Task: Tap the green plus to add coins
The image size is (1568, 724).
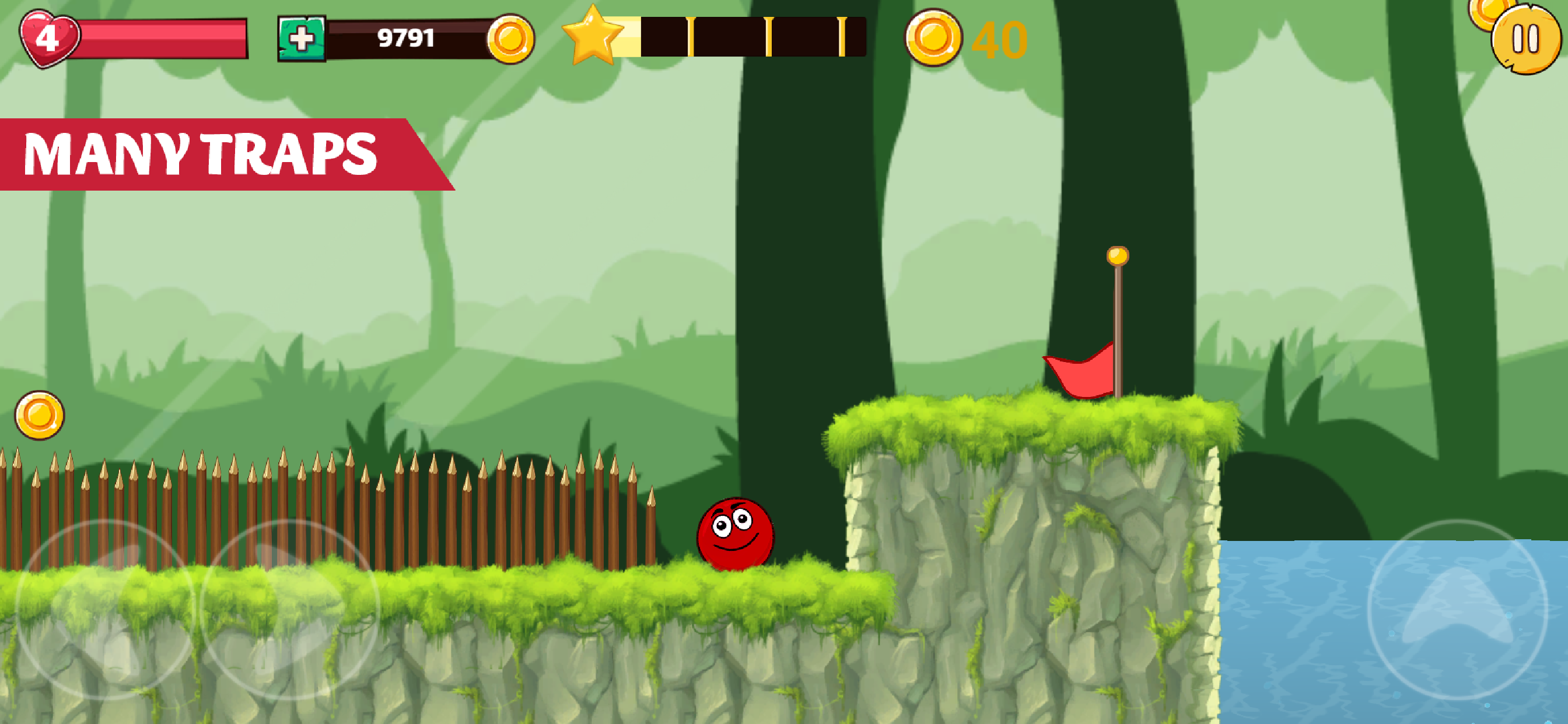Action: tap(302, 39)
